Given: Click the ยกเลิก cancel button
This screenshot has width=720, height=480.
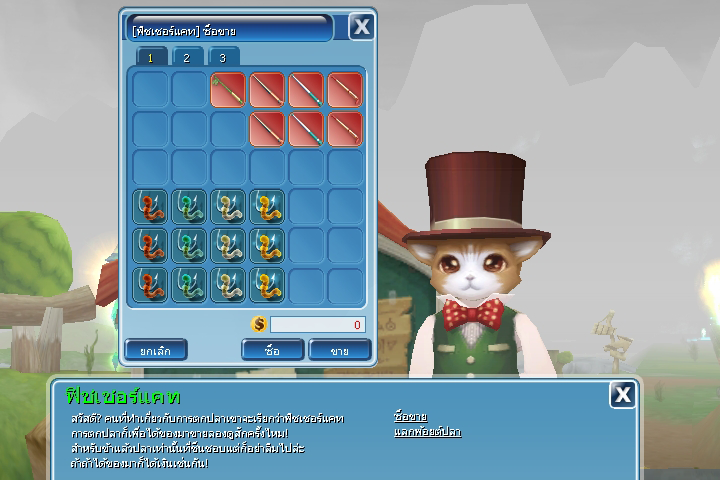Looking at the screenshot, I should [x=156, y=350].
